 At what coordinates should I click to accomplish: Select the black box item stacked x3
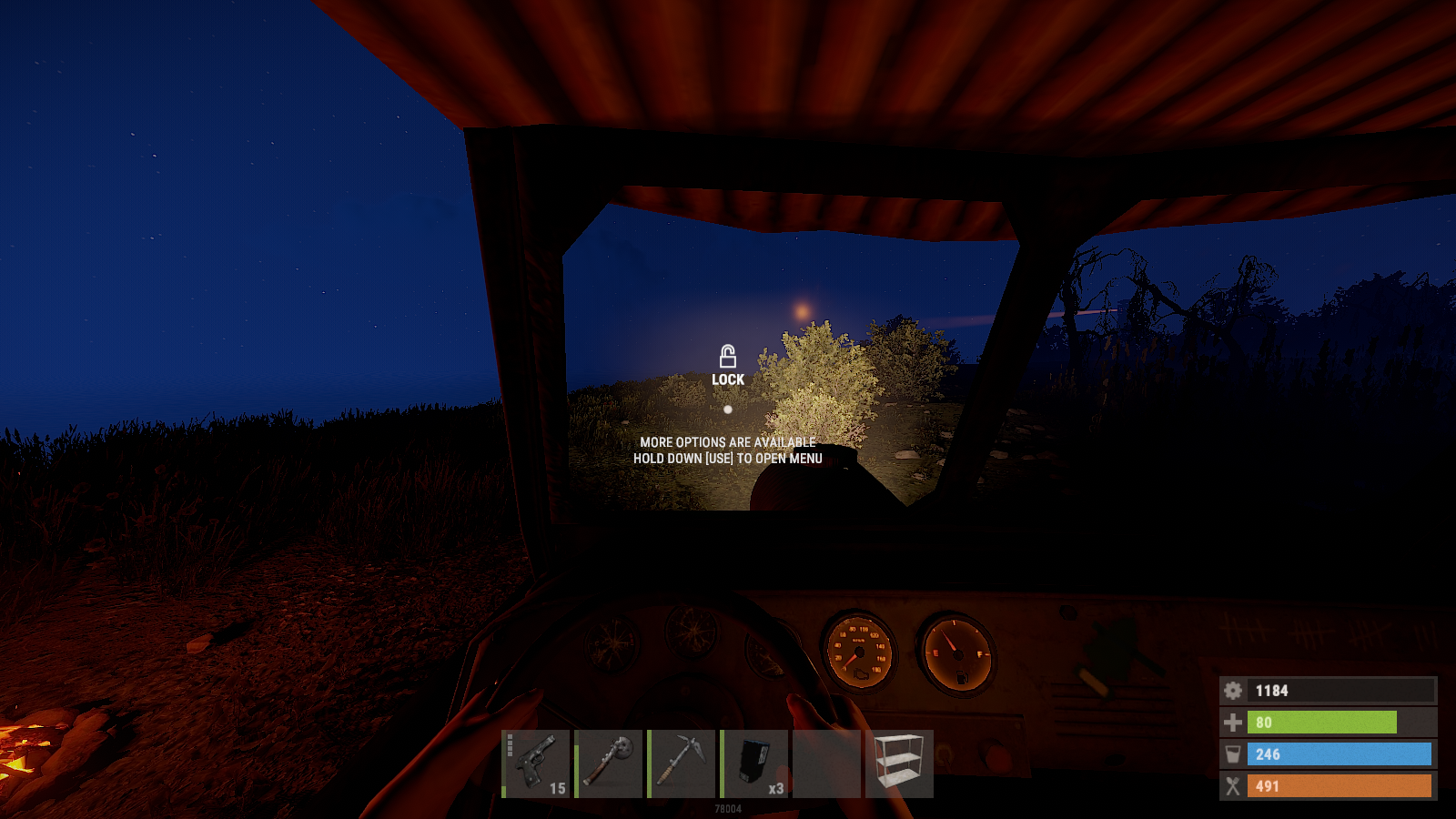tap(753, 763)
